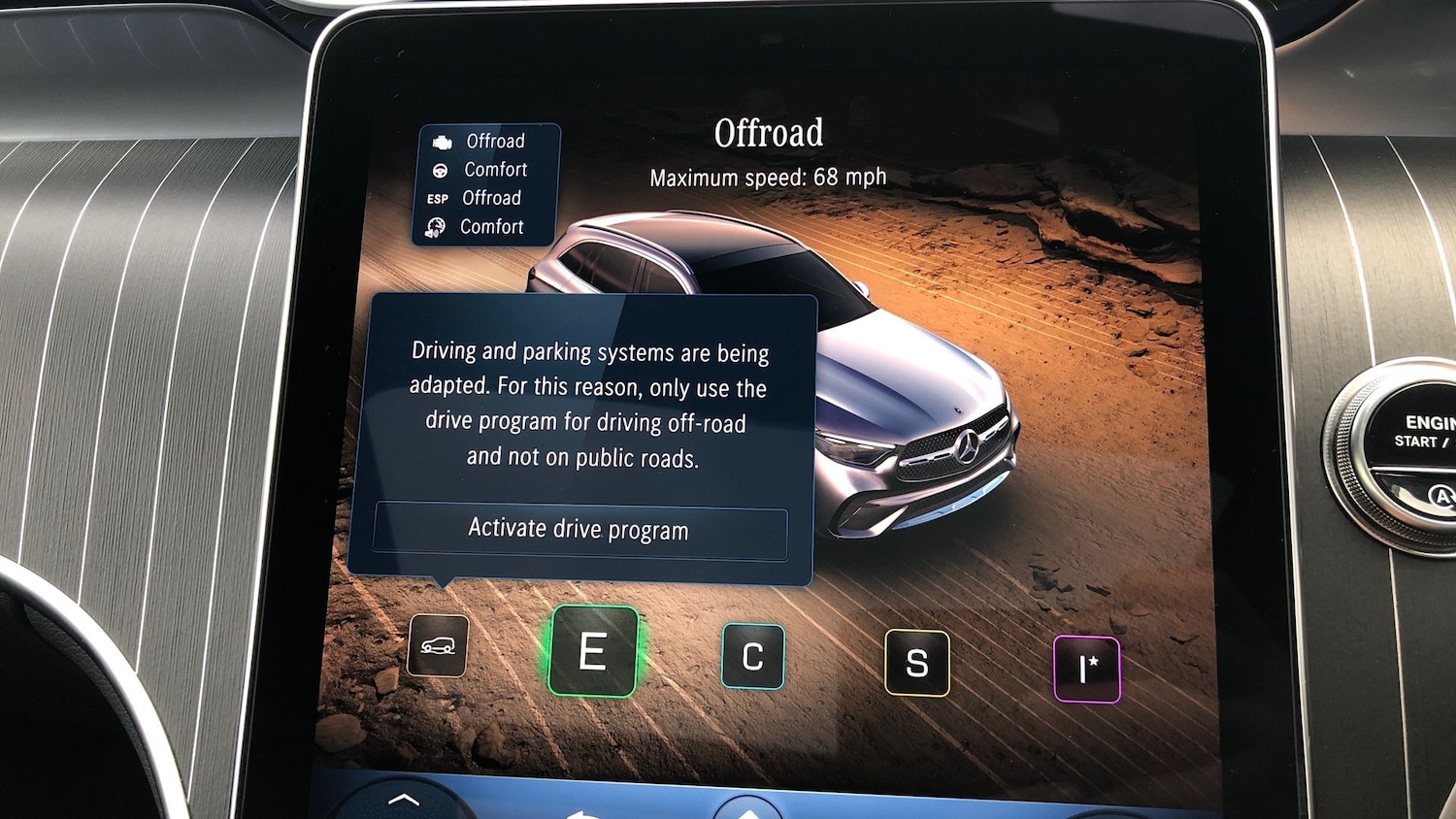
Task: Open the left-most up arrow control
Action: 403,801
